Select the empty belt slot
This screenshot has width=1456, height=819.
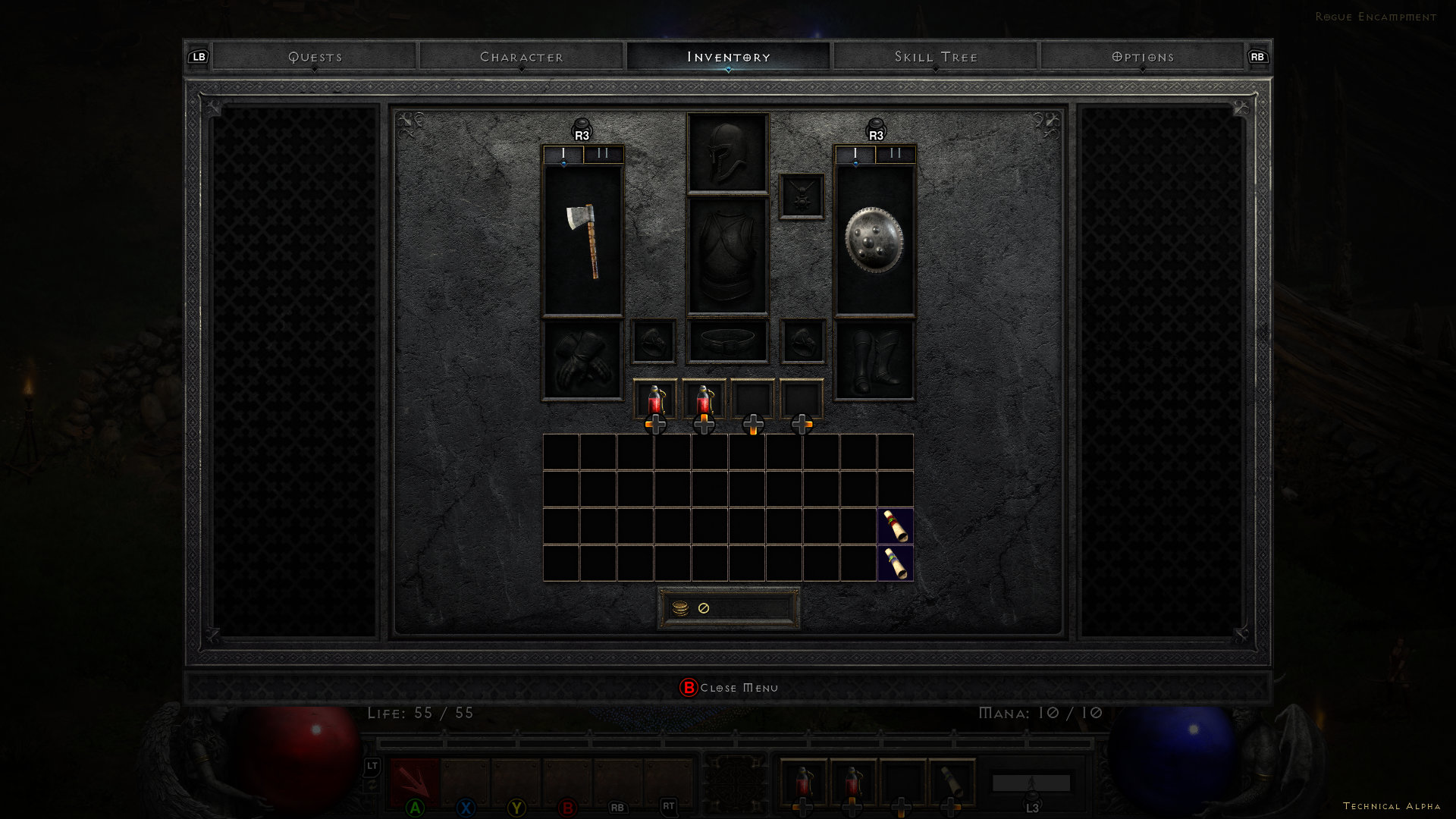tap(727, 340)
